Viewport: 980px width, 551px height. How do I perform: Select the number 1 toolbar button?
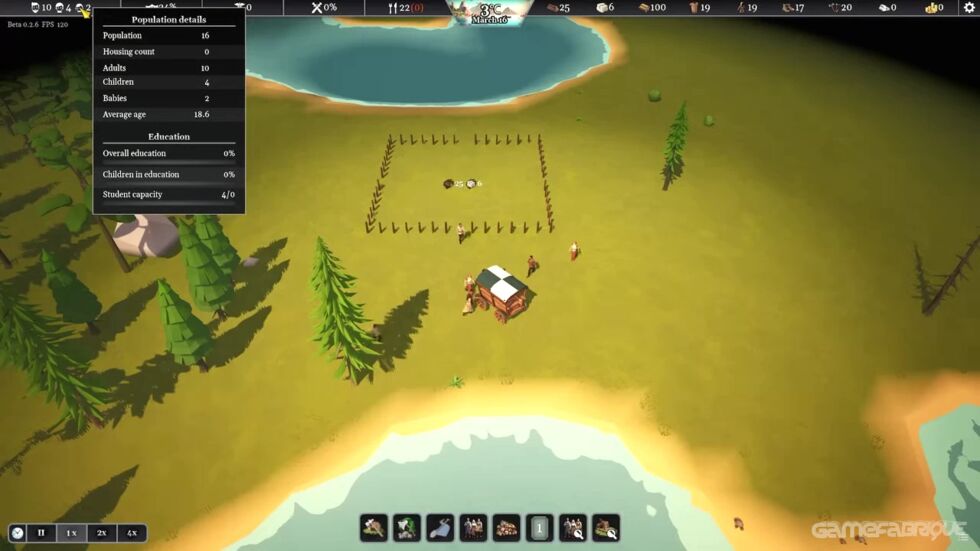pos(539,528)
